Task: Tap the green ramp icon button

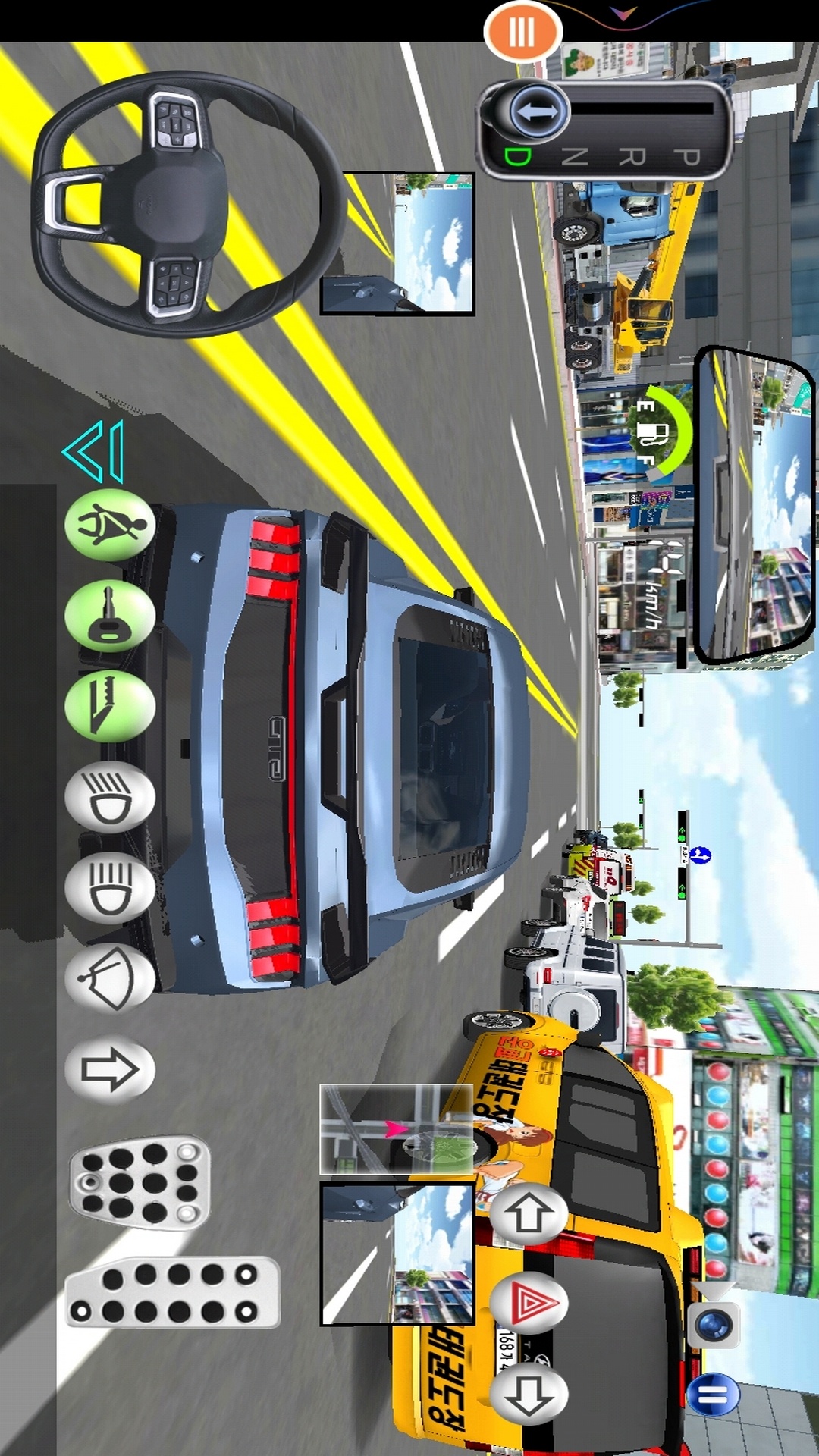Action: (111, 707)
